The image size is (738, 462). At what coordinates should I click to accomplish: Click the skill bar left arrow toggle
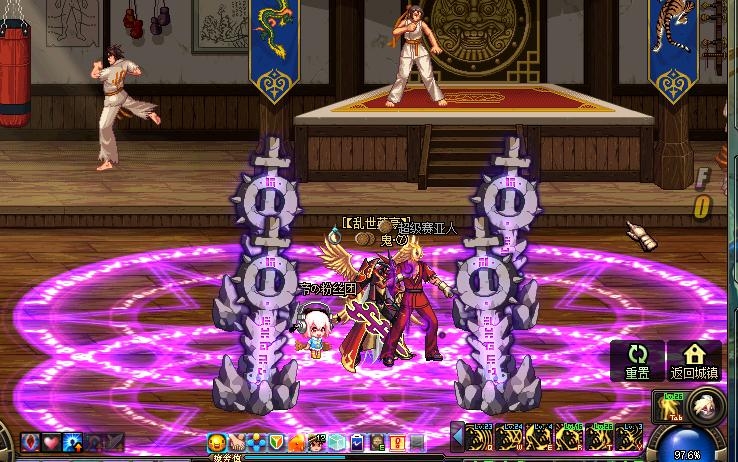click(x=458, y=437)
